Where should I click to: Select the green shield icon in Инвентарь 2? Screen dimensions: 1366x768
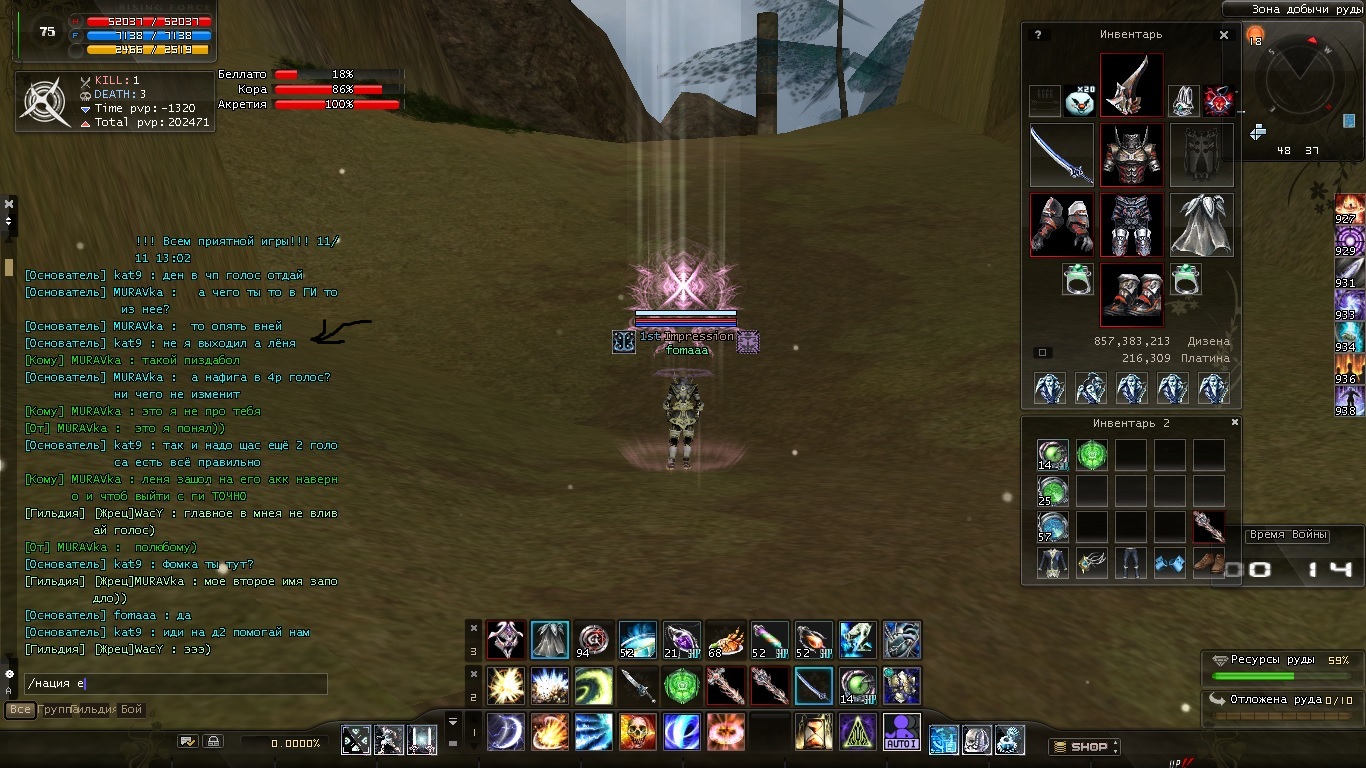[x=1091, y=456]
